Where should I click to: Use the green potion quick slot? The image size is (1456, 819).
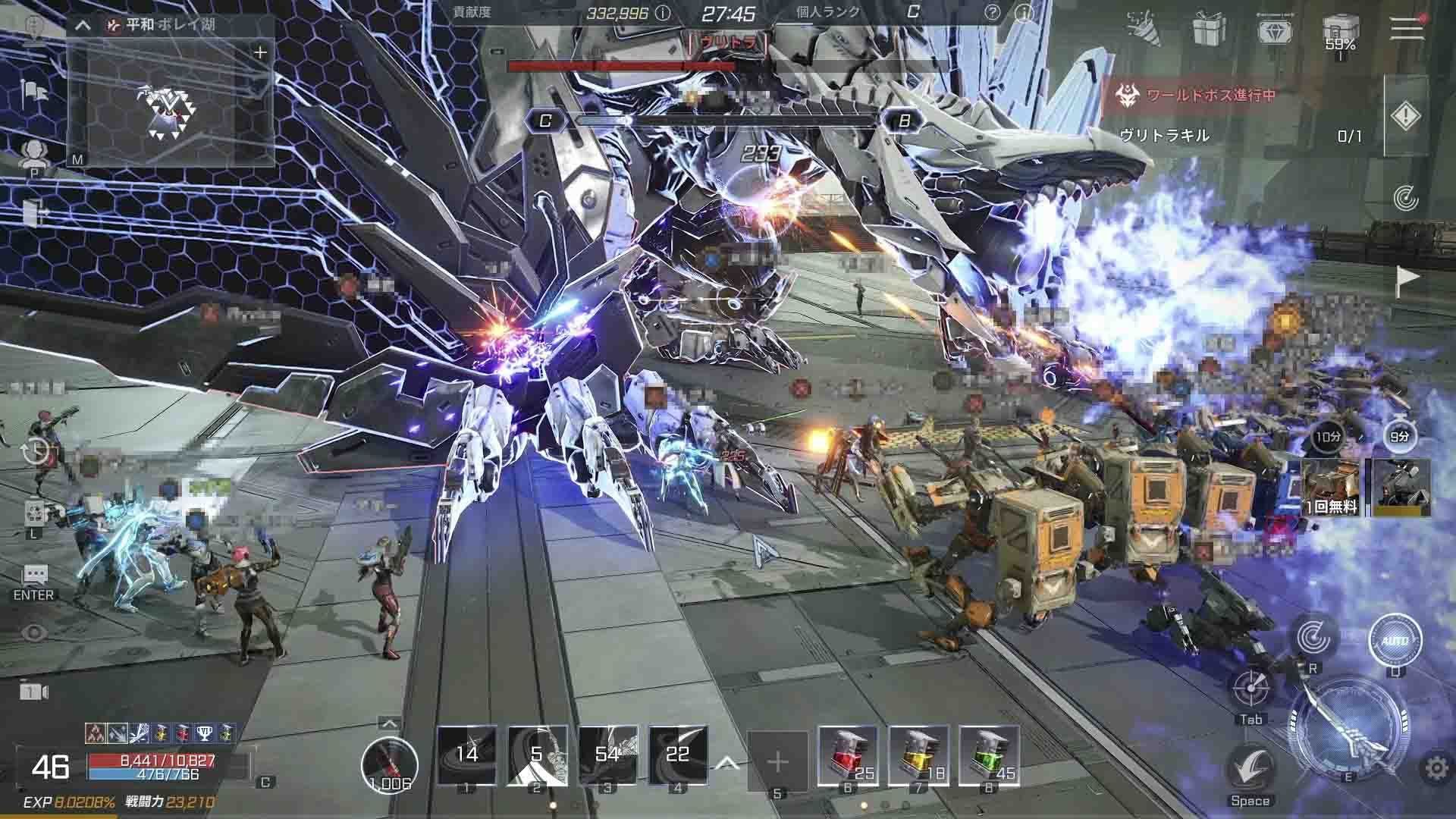(988, 755)
